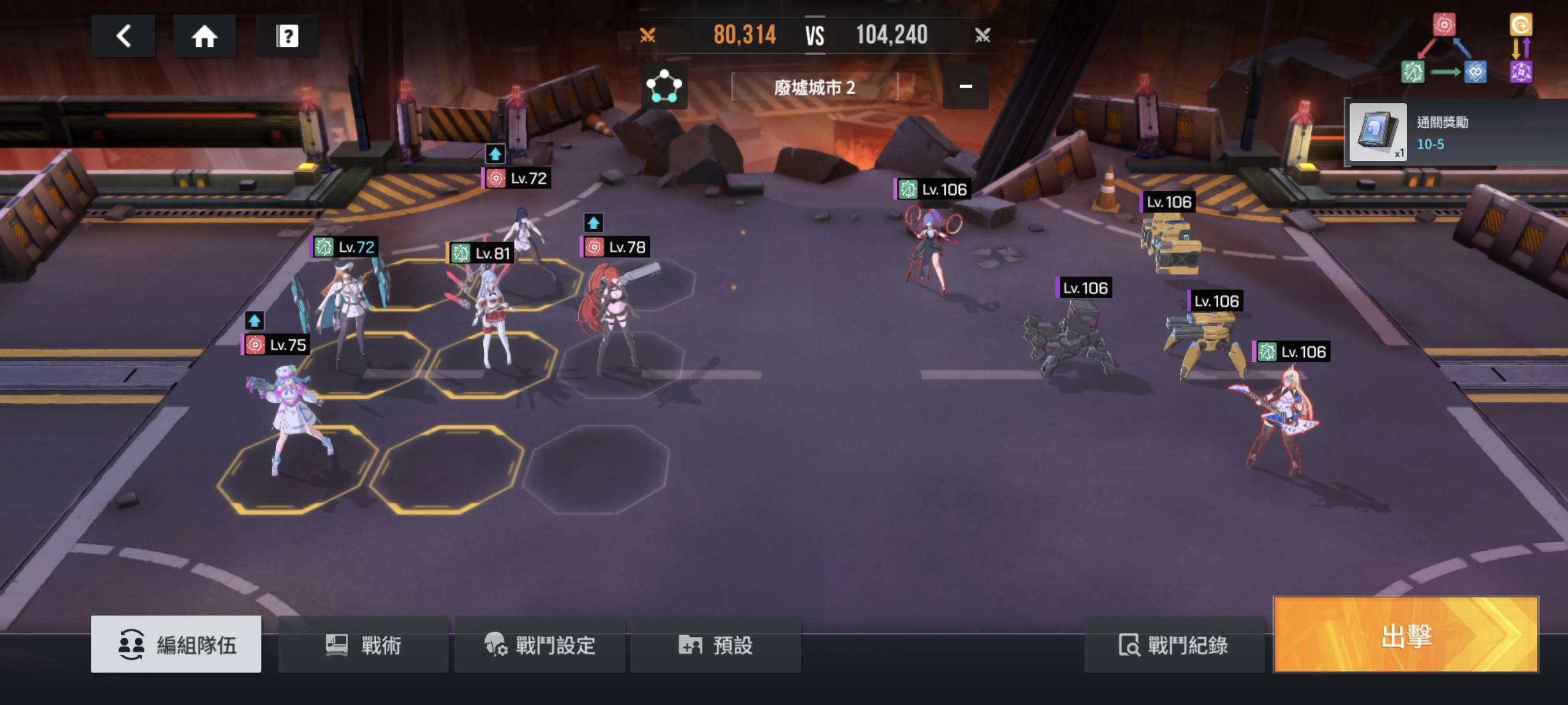
Task: Select the 廢墟城市 2 stage label
Action: [815, 88]
